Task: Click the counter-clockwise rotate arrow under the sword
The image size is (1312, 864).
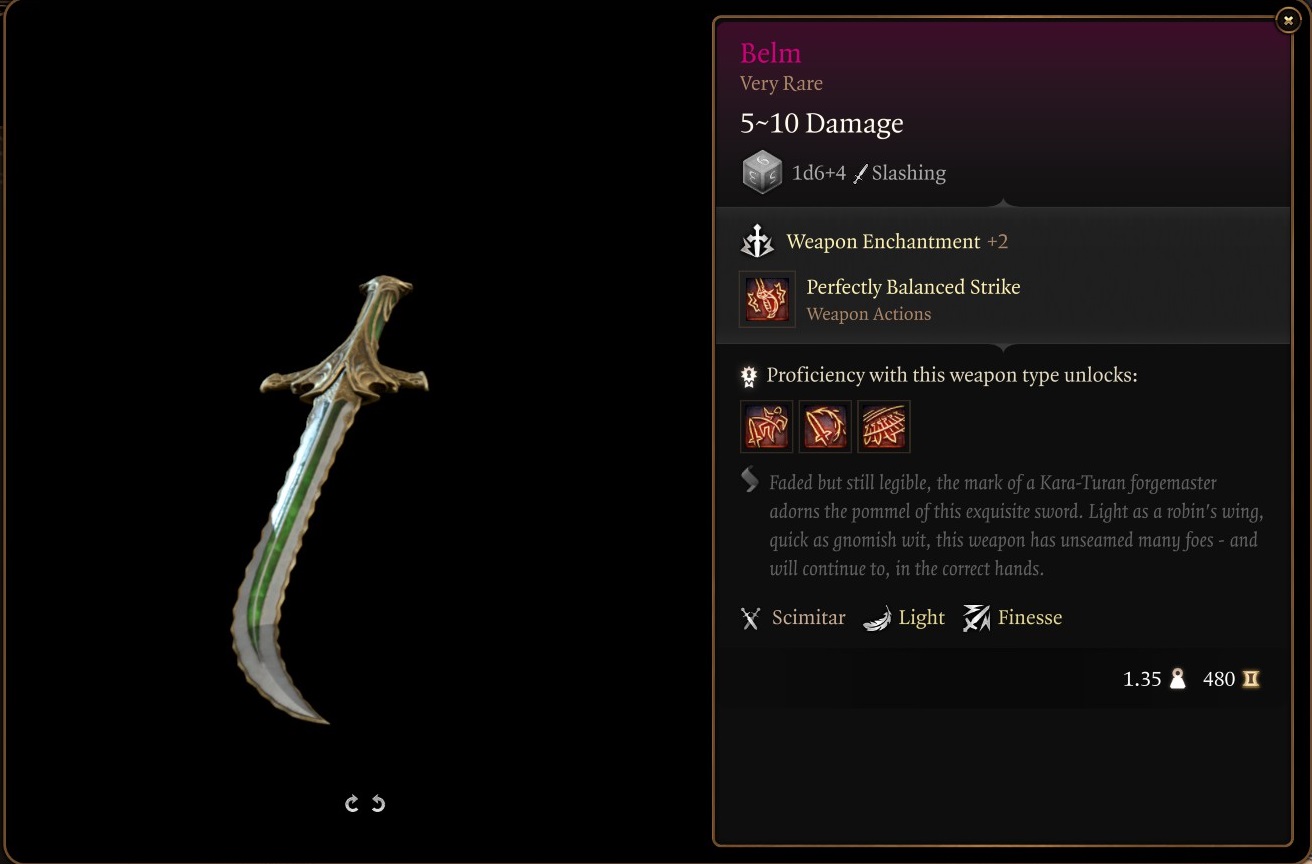Action: 378,803
